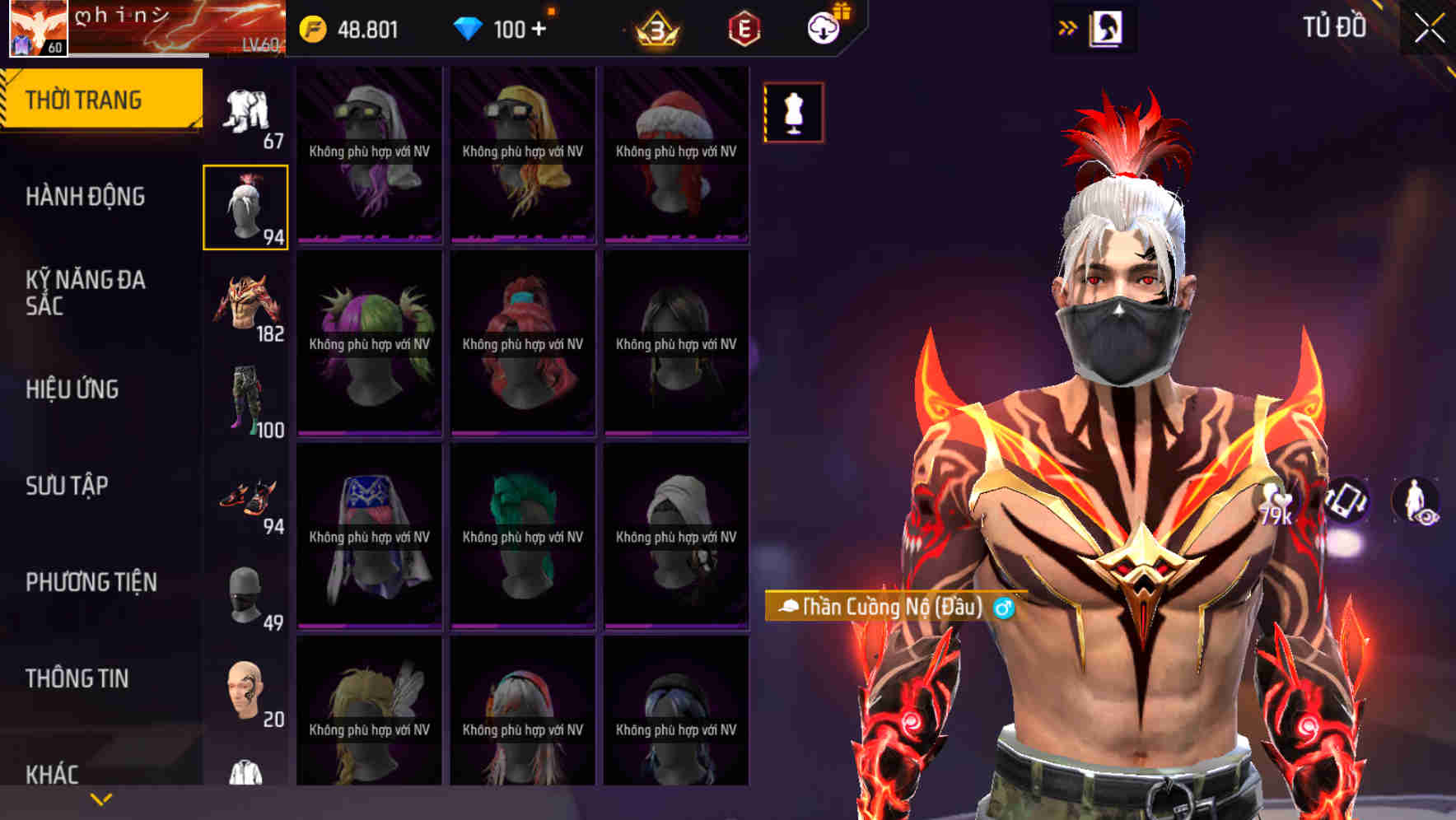This screenshot has width=1456, height=820.
Task: Open the red E elite badge
Action: (744, 30)
